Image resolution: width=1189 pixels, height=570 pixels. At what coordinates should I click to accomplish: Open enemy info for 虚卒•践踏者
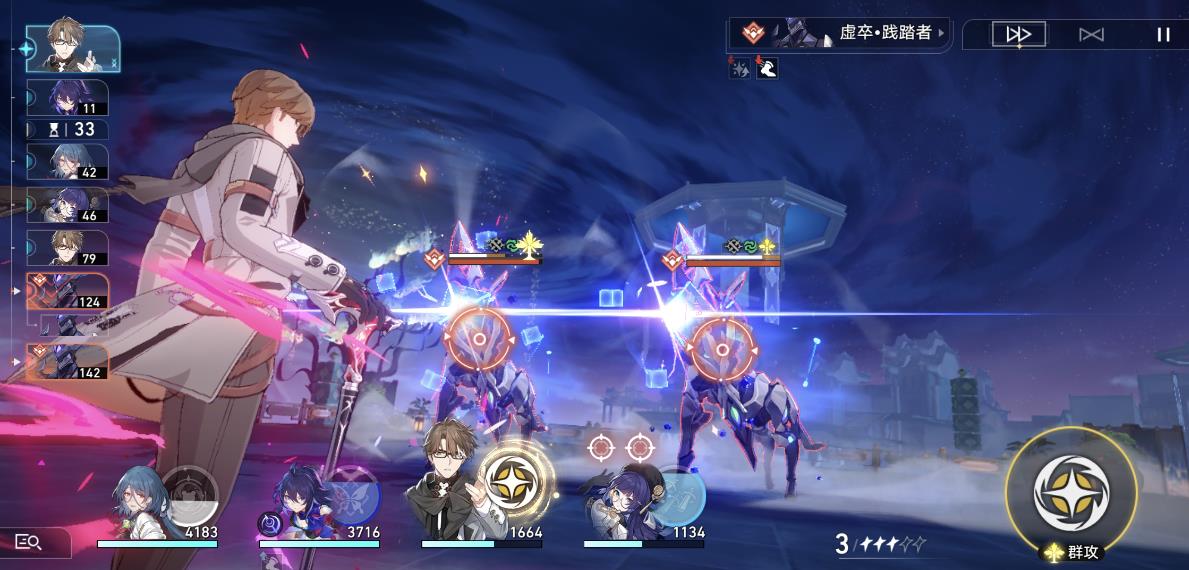839,33
